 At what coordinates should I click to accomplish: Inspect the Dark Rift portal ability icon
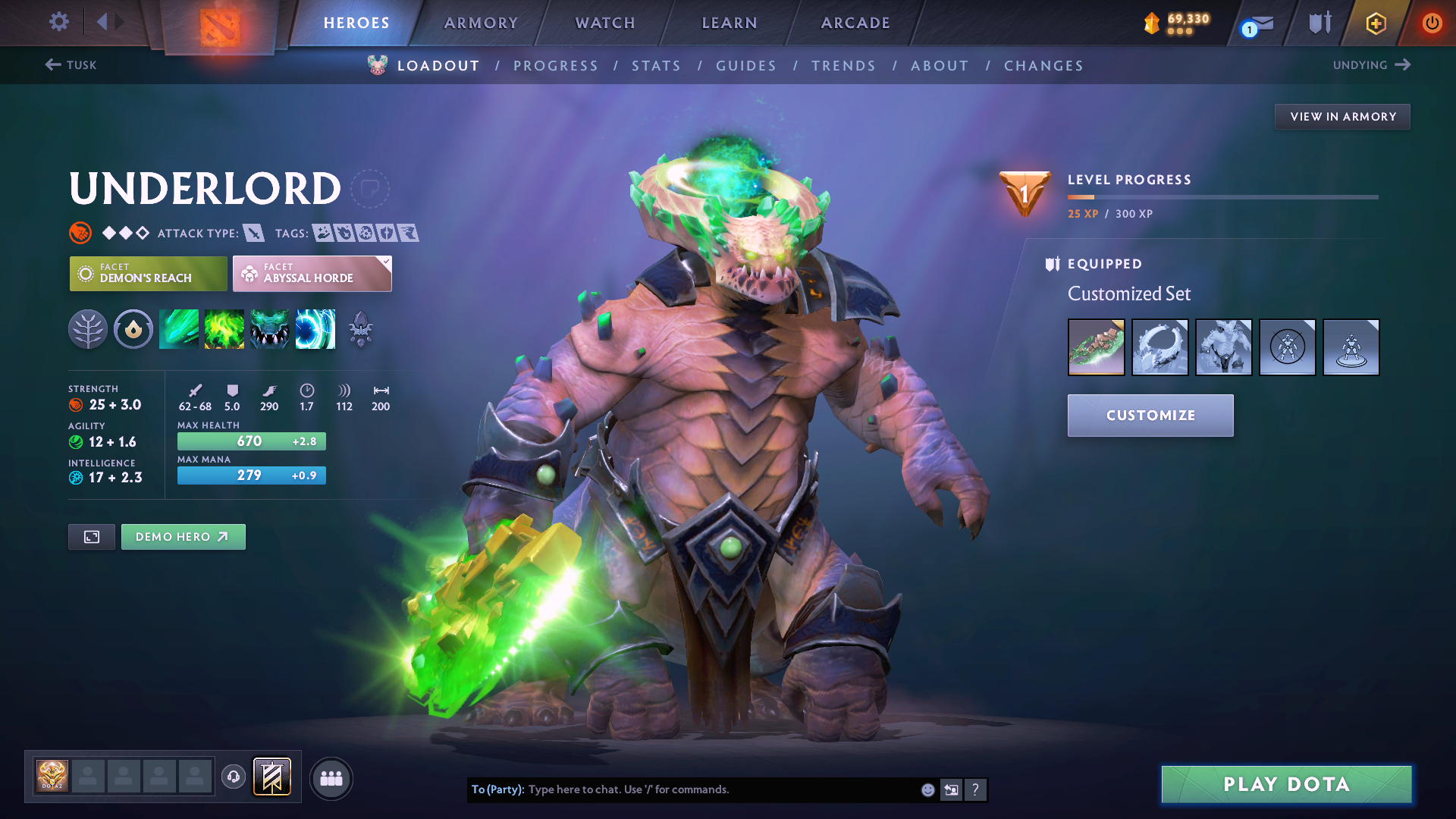point(315,328)
